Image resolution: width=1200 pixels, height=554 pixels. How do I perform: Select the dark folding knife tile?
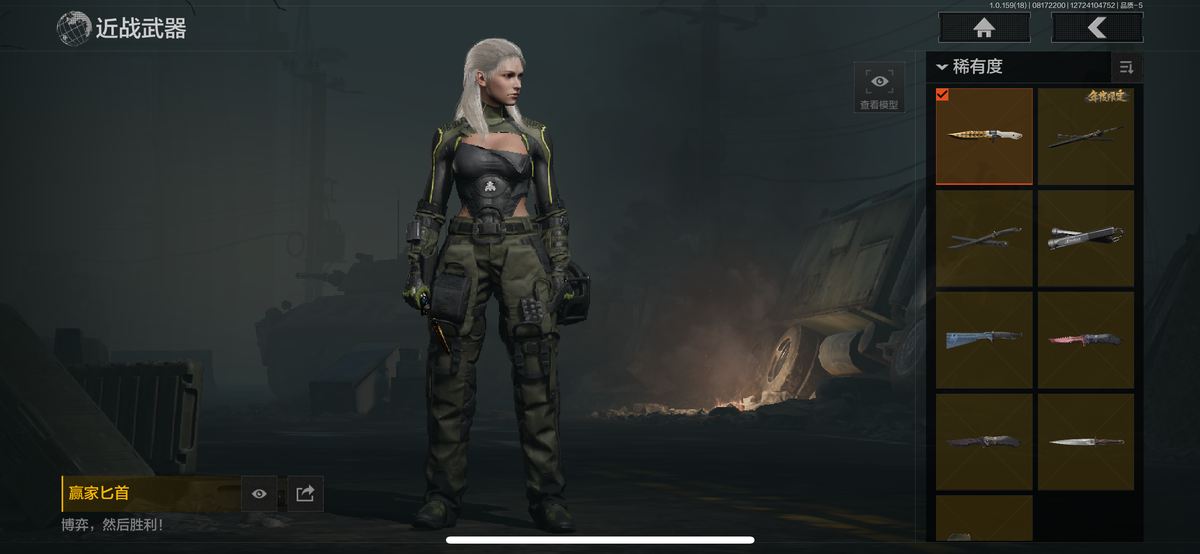pyautogui.click(x=984, y=441)
